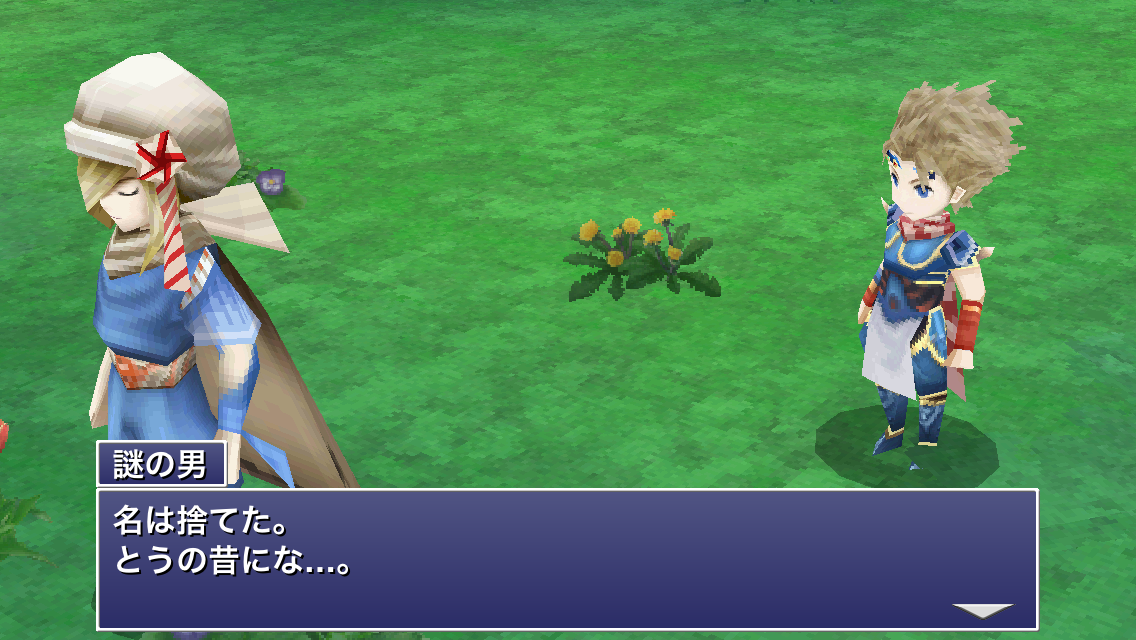
Task: Advance dialogue with the white down arrow
Action: point(982,610)
